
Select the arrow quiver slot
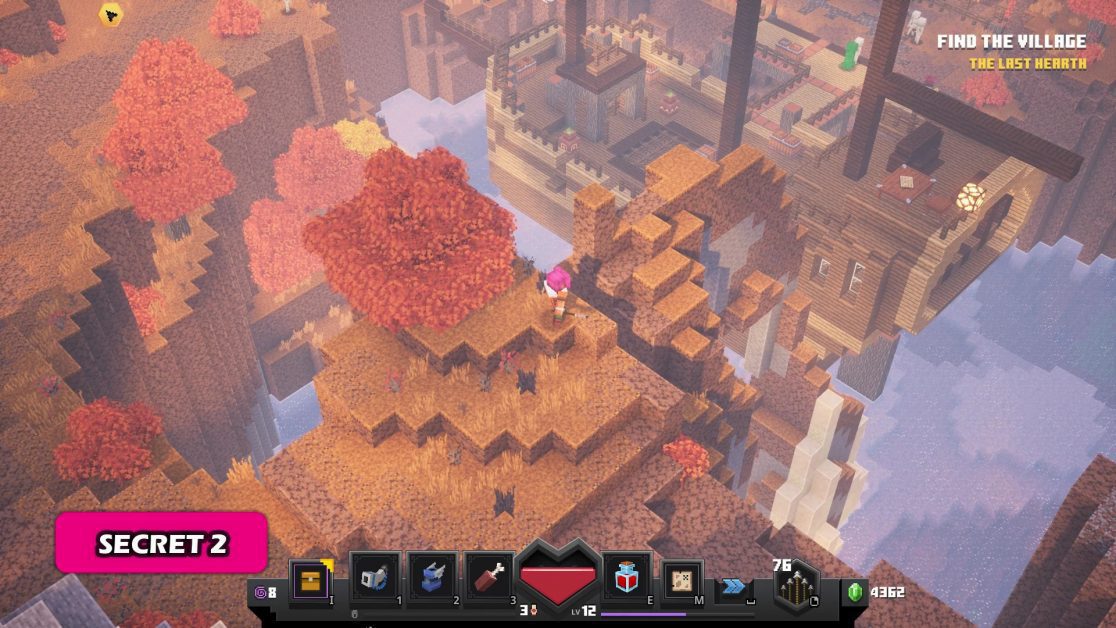(x=797, y=587)
